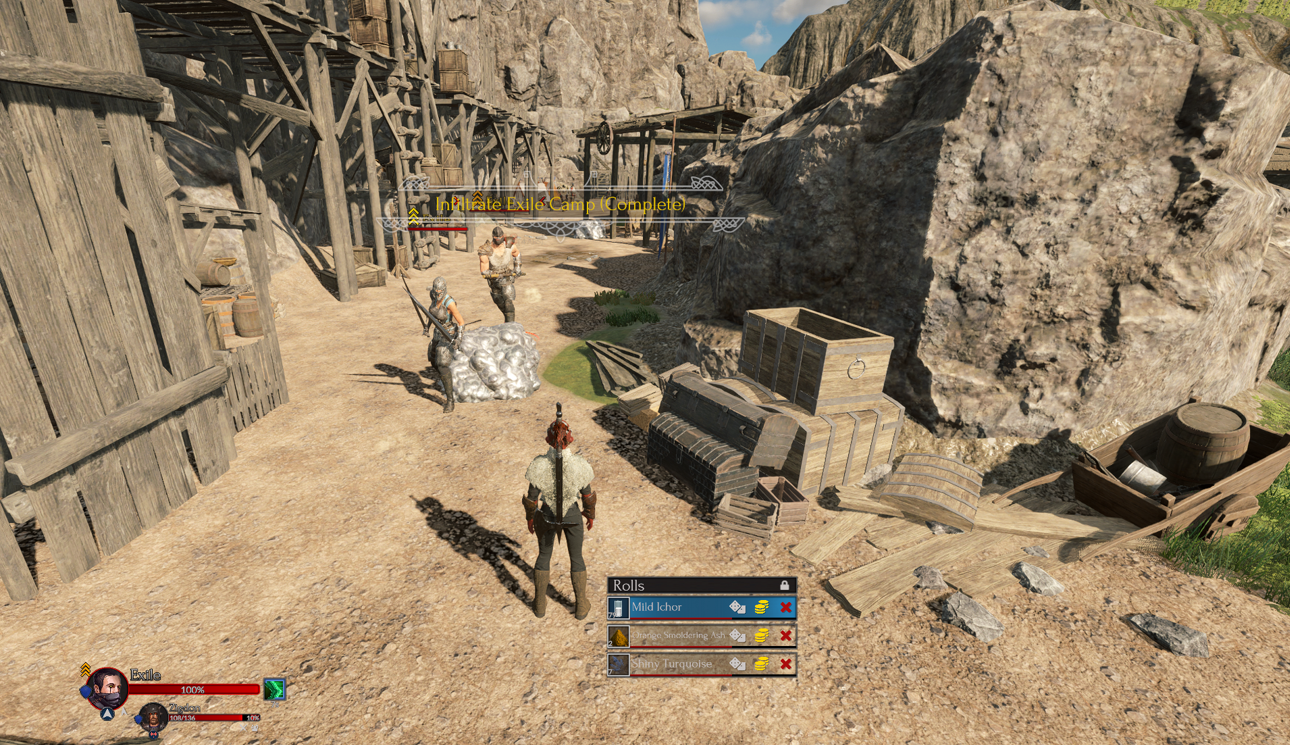Choose greed coins for Mild Ichor
Screen dimensions: 1290x745
click(x=762, y=607)
